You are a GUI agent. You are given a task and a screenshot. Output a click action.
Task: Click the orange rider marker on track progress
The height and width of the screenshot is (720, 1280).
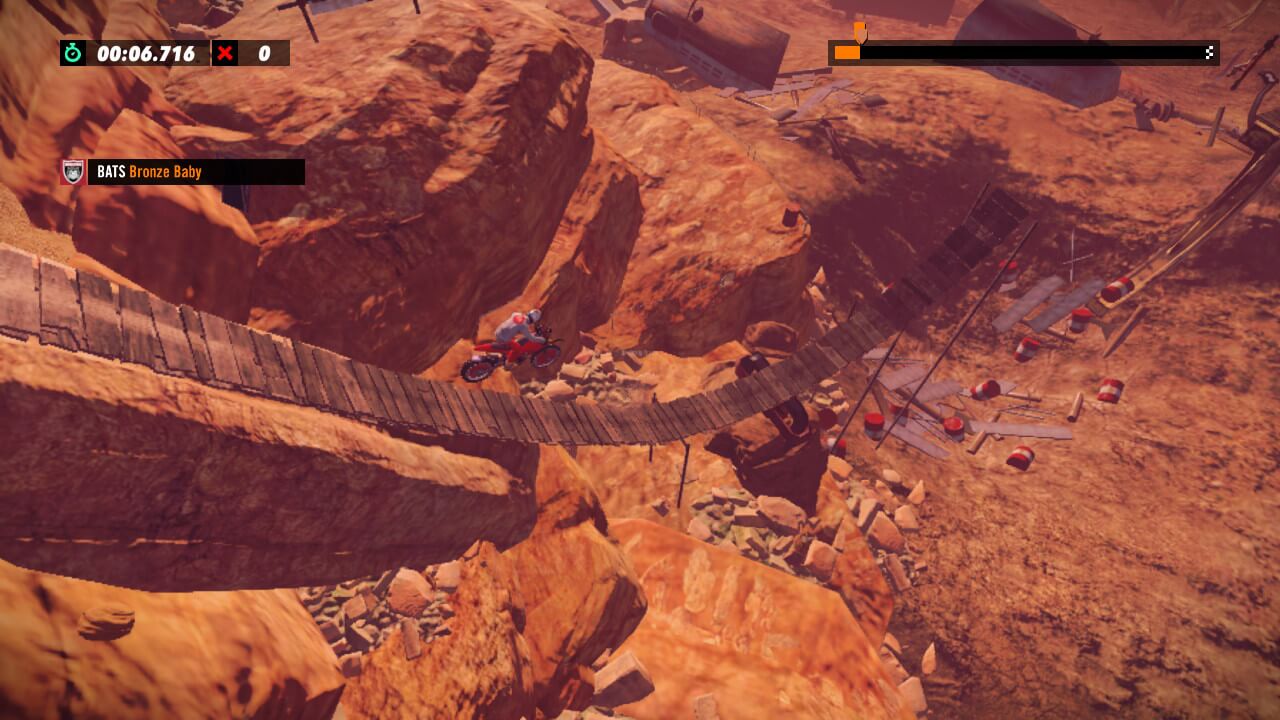coord(859,33)
